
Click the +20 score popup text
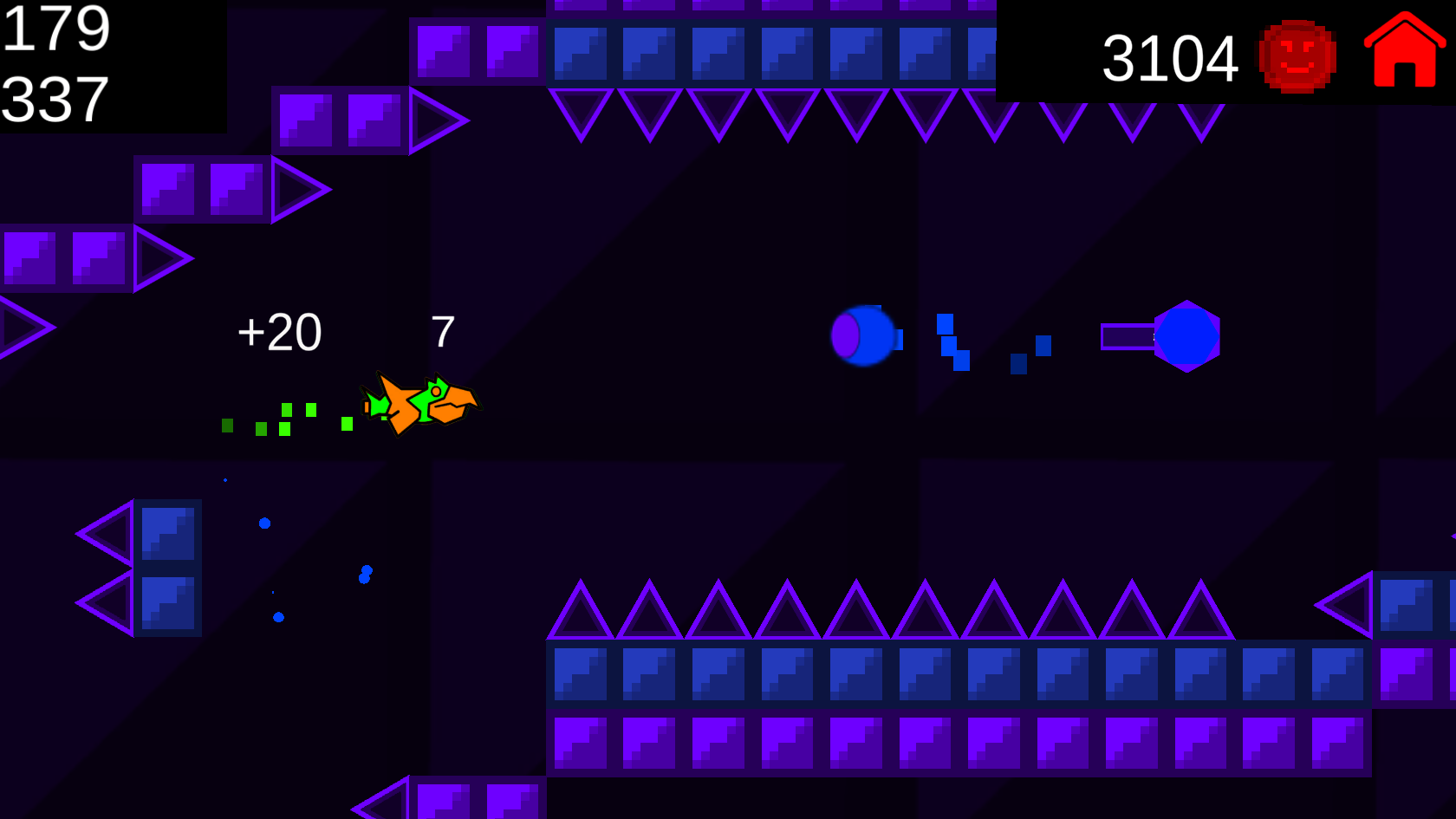click(x=279, y=331)
